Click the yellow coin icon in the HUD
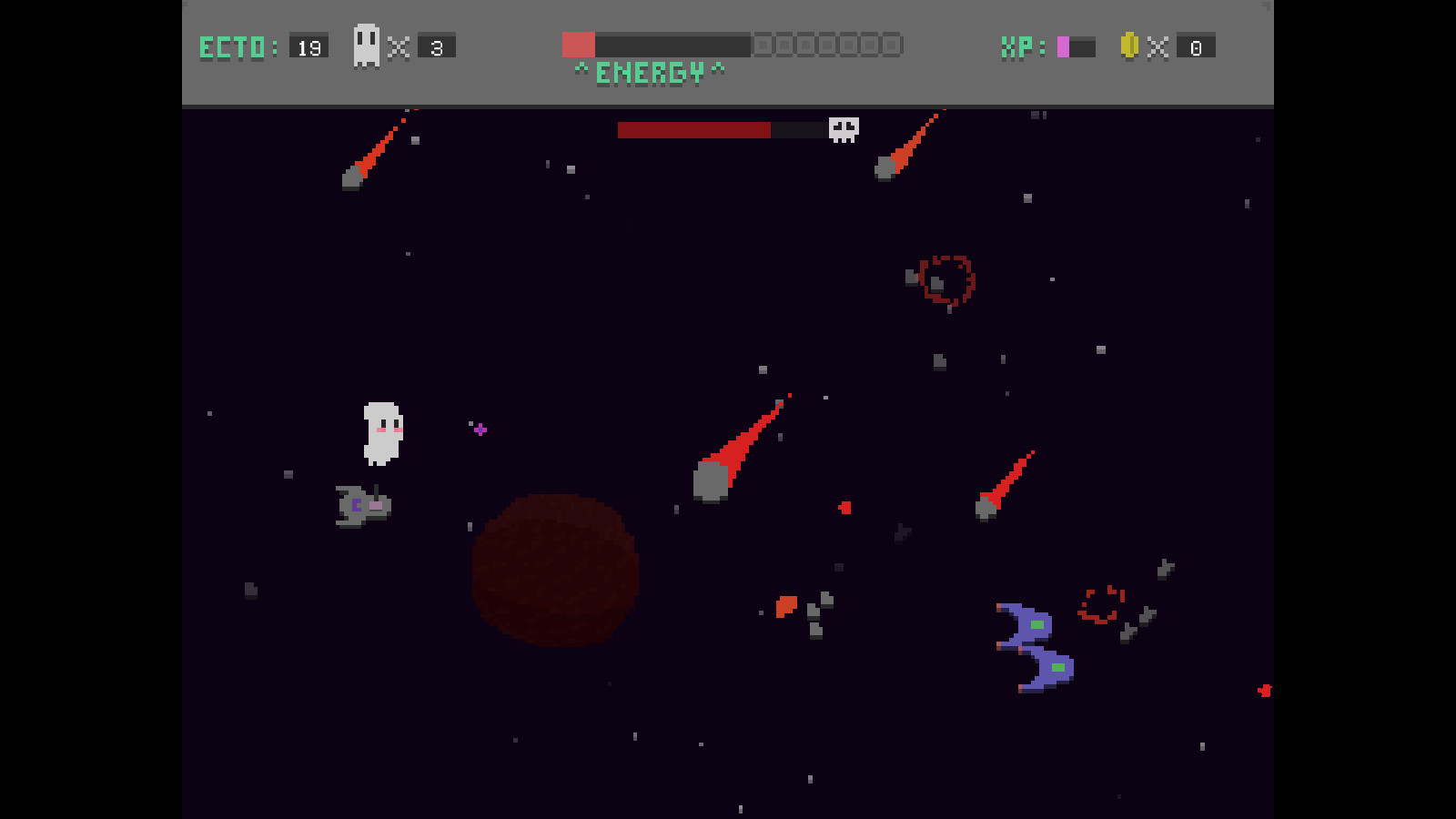Image resolution: width=1456 pixels, height=819 pixels. click(x=1131, y=46)
